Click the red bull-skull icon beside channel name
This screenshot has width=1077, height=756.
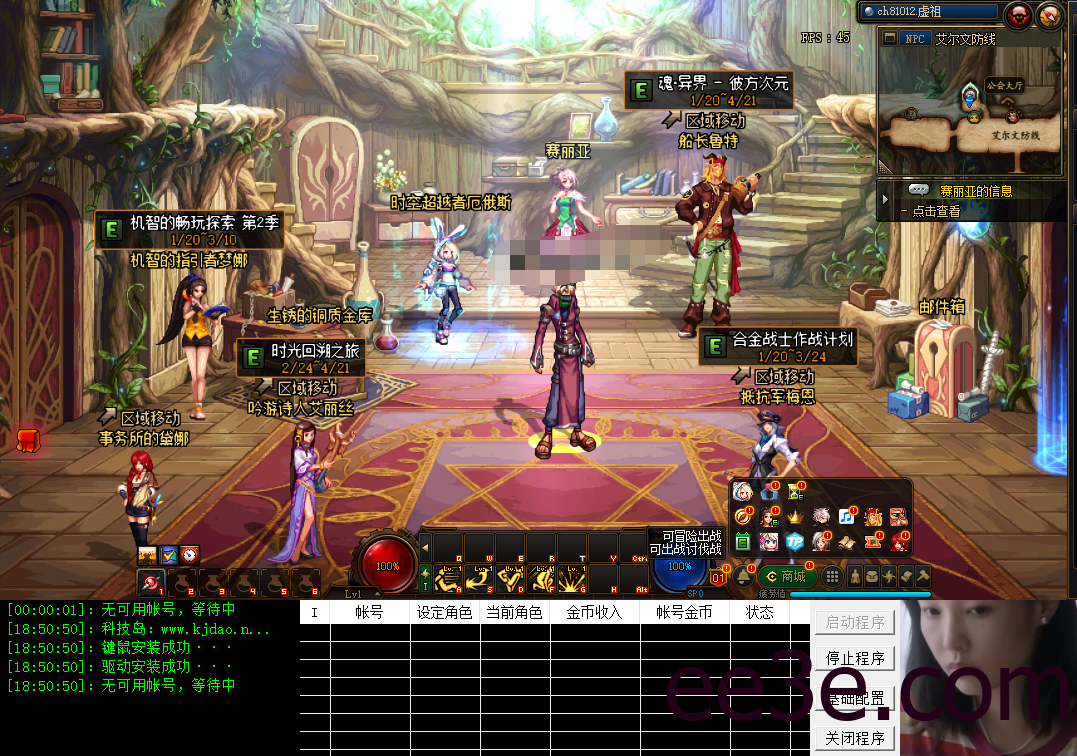point(1018,14)
